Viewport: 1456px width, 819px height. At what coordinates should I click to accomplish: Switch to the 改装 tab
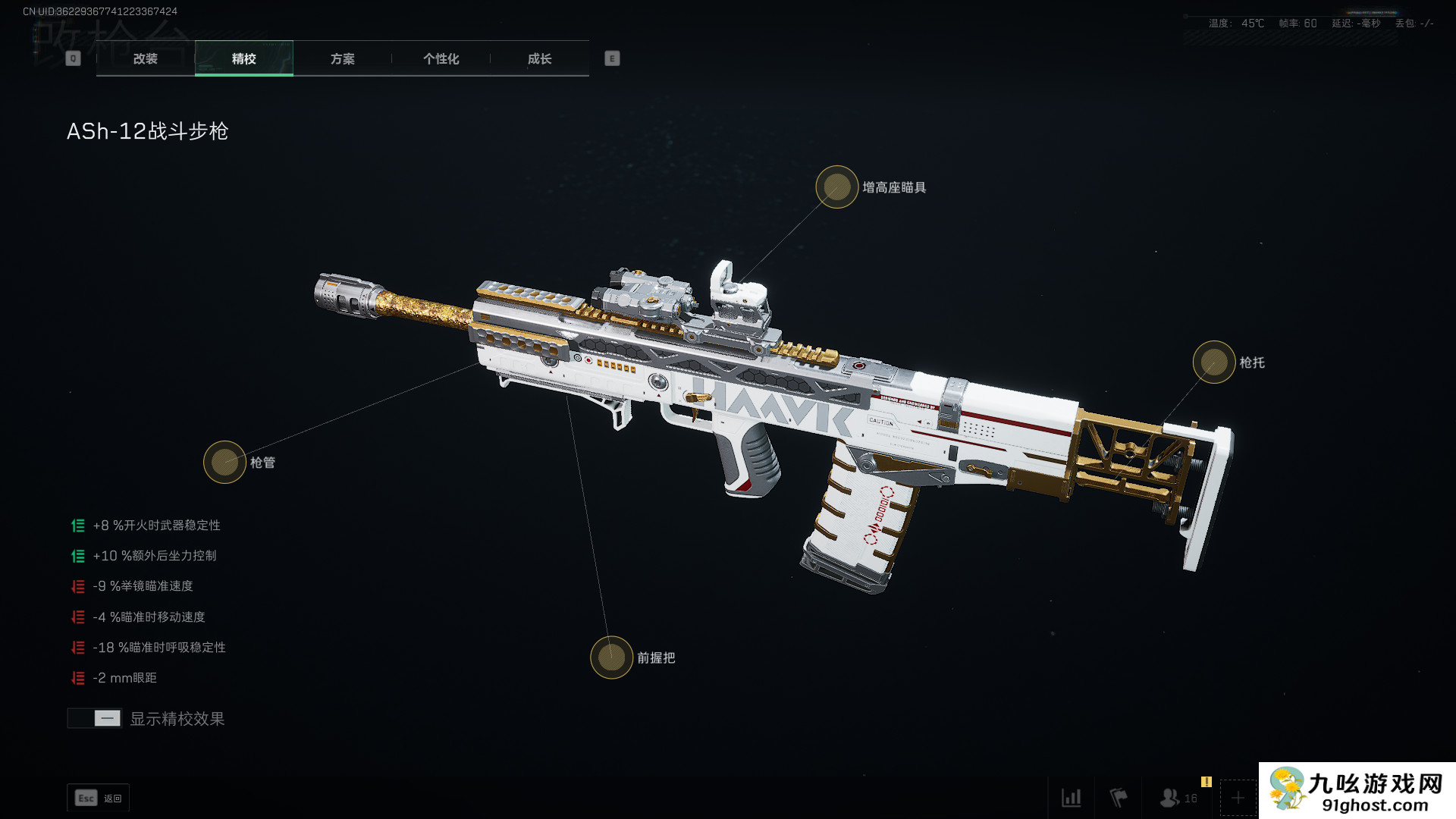click(146, 58)
